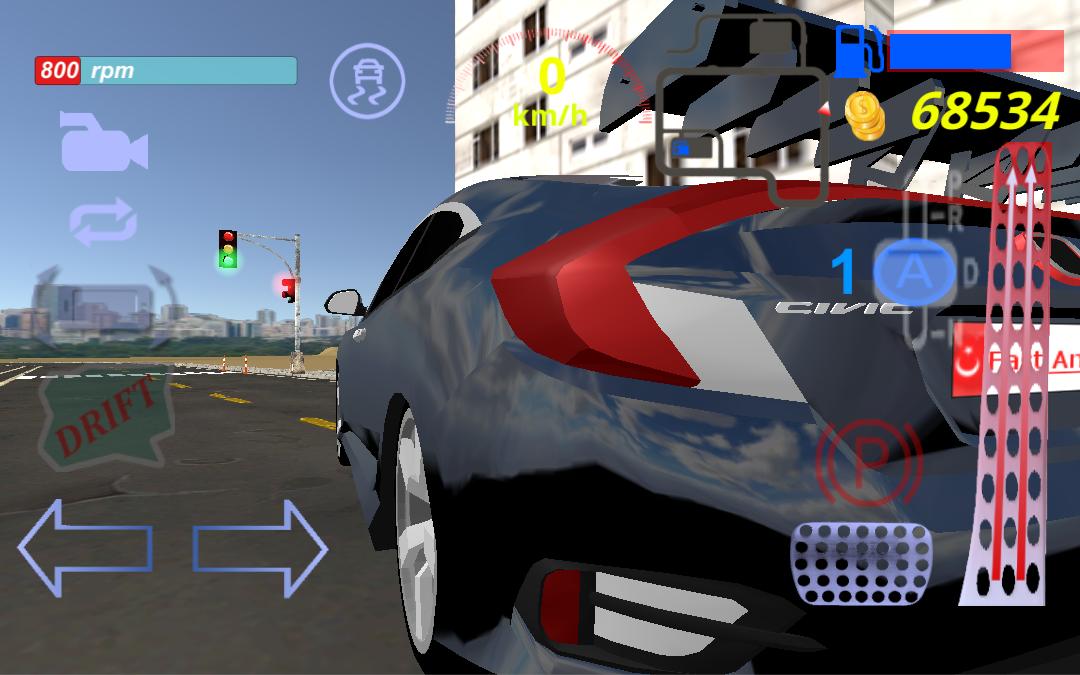The height and width of the screenshot is (675, 1080).
Task: Tap the fuel pump icon
Action: tap(859, 50)
